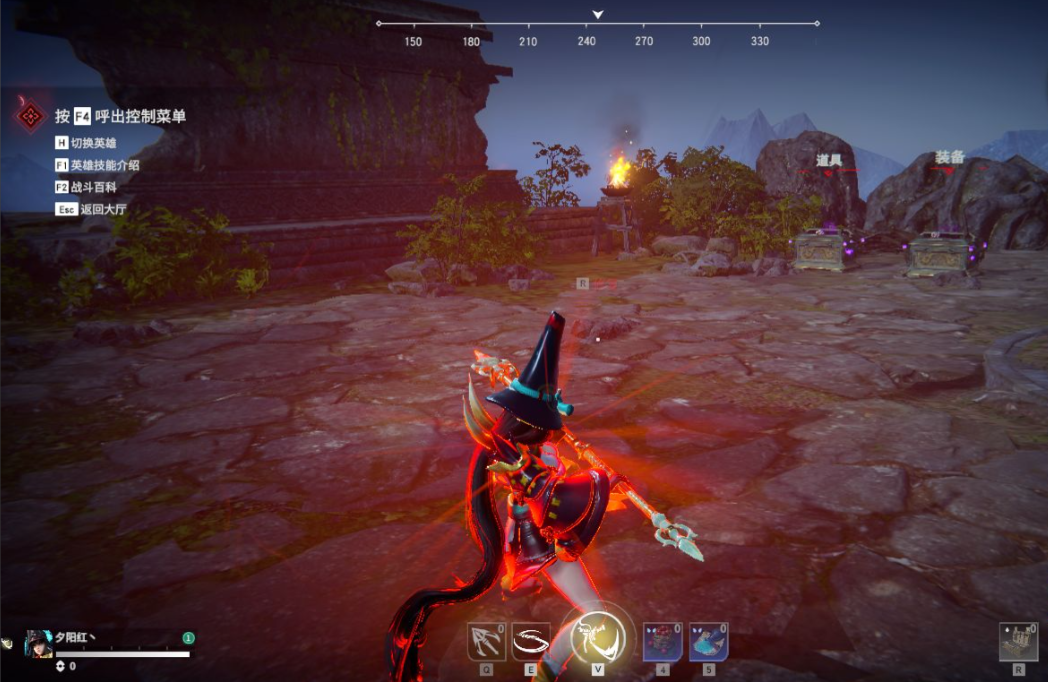Click the hero portrait avatar
The width and height of the screenshot is (1048, 682).
[38, 643]
